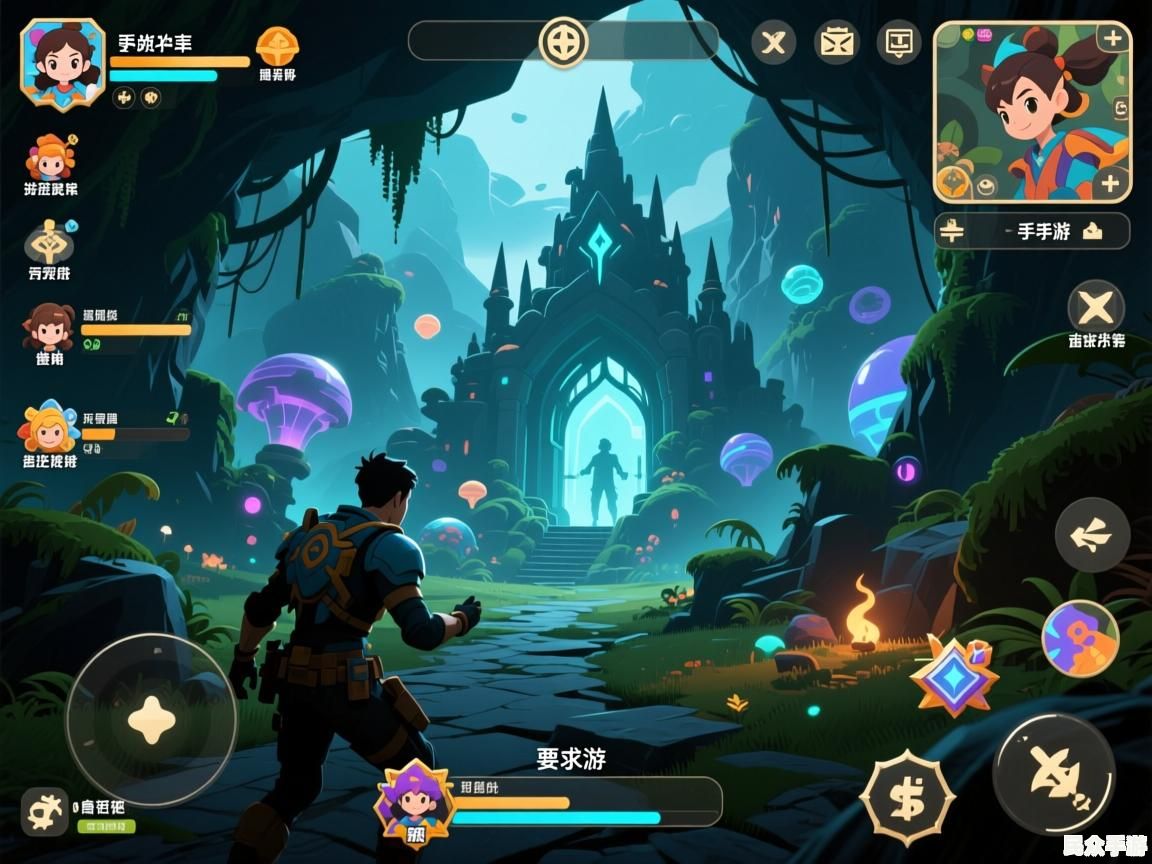Use the purple and orange round skill
This screenshot has height=864, width=1152.
[x=1080, y=638]
